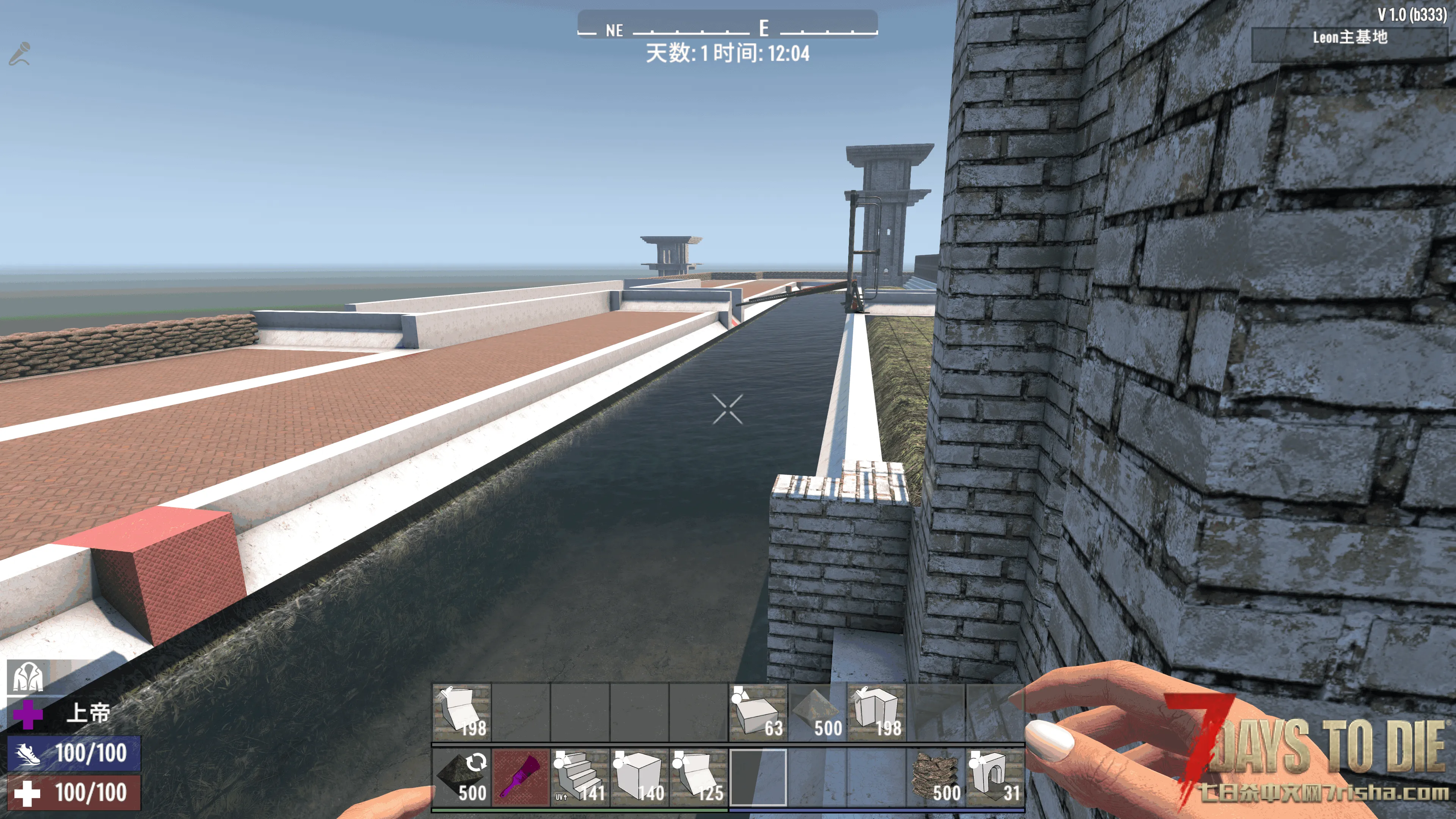Select the gray pyramid stack of 500
The image size is (1456, 819).
click(817, 712)
